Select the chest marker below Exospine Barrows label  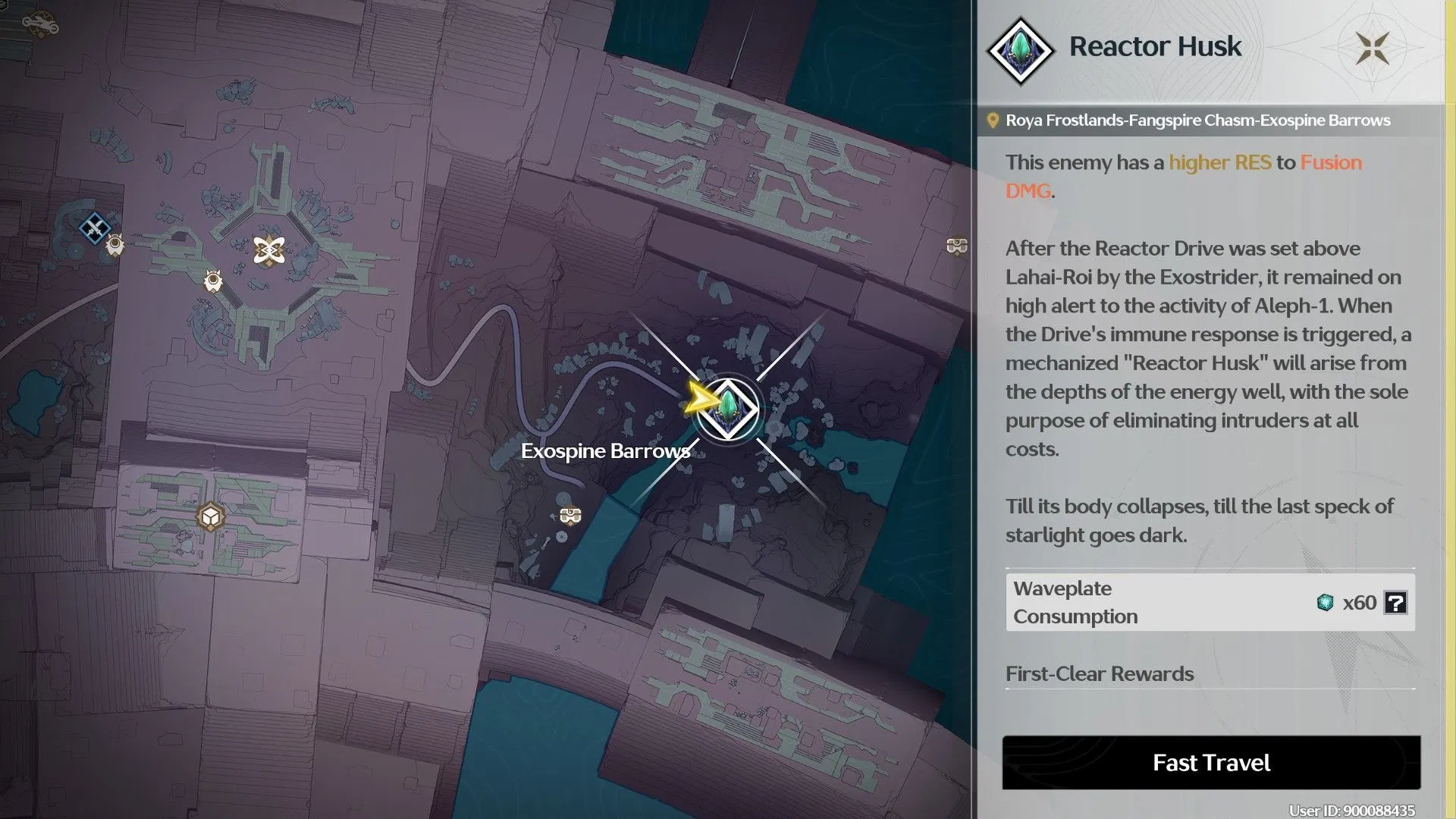click(570, 516)
